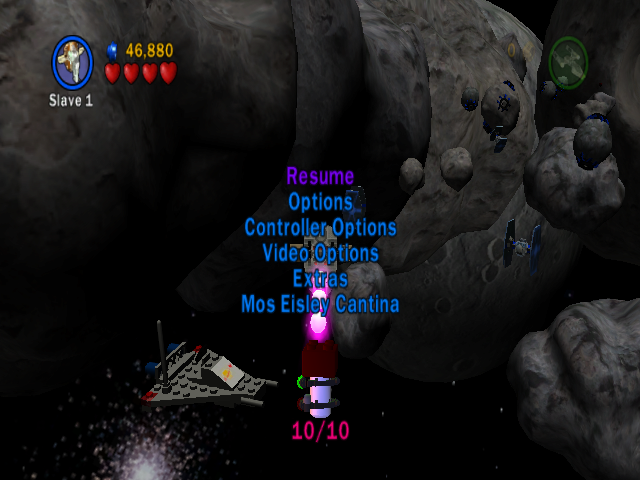Return to Mos Eisley Cantina
This screenshot has height=480, width=640.
coord(320,304)
